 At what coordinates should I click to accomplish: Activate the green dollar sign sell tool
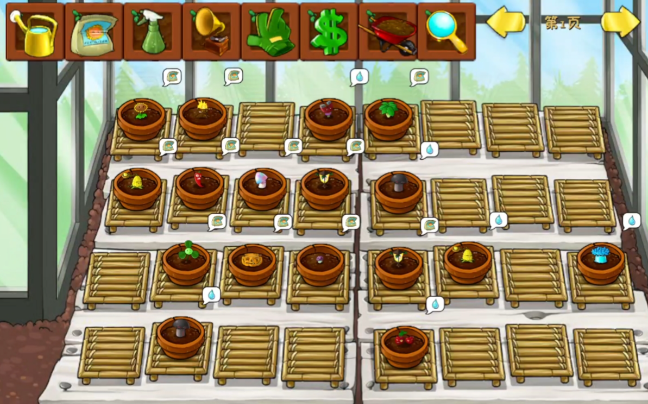(328, 32)
